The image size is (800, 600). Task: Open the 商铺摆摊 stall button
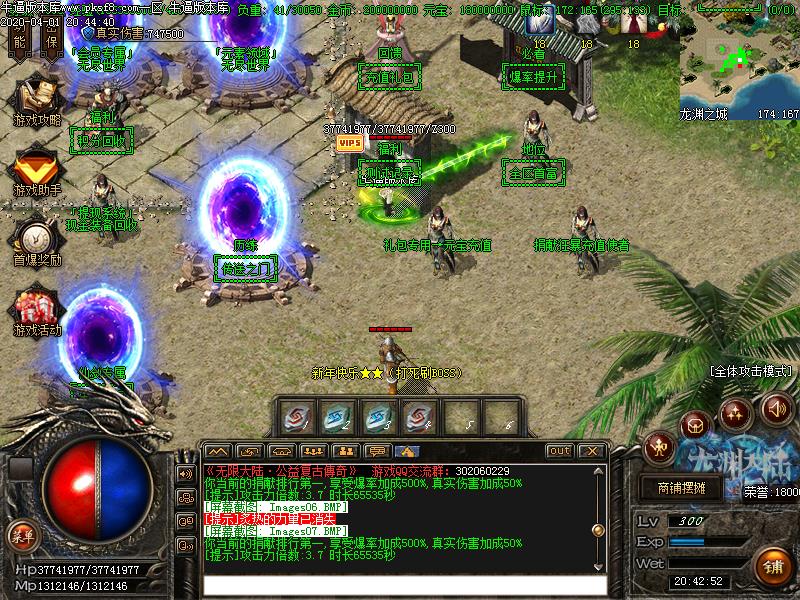[682, 489]
